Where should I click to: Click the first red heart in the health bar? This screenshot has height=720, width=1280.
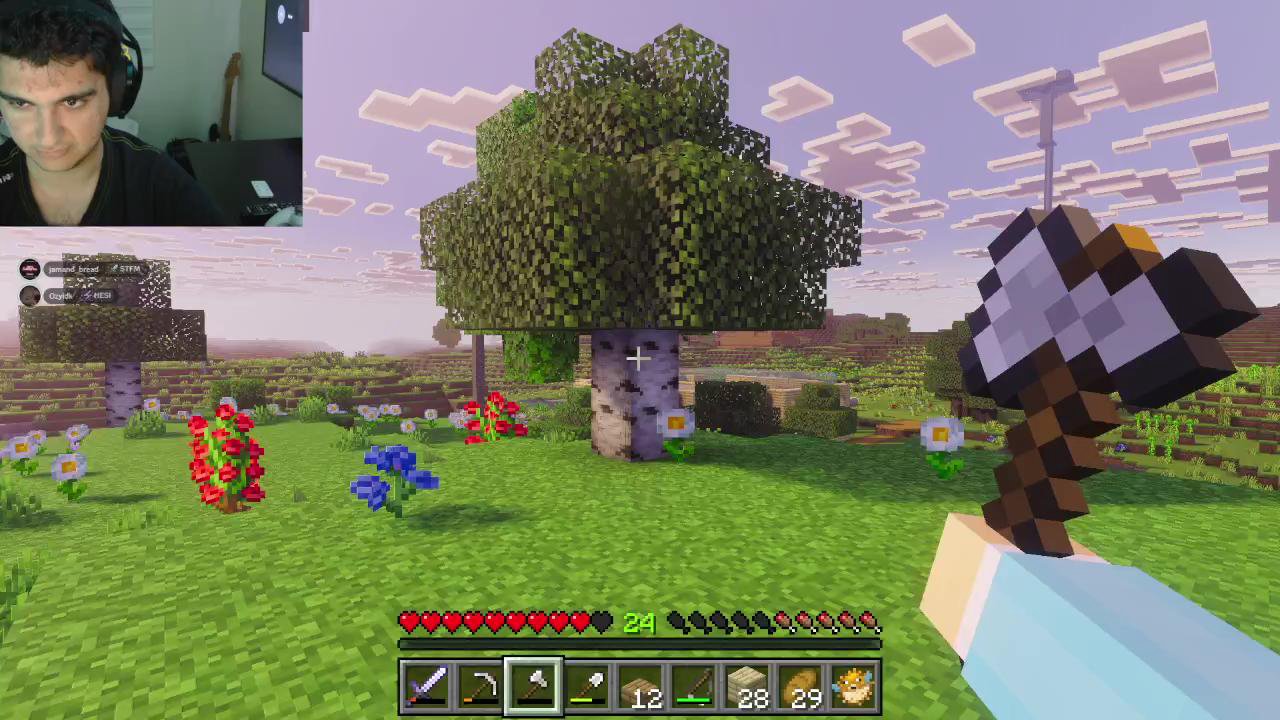coord(409,622)
